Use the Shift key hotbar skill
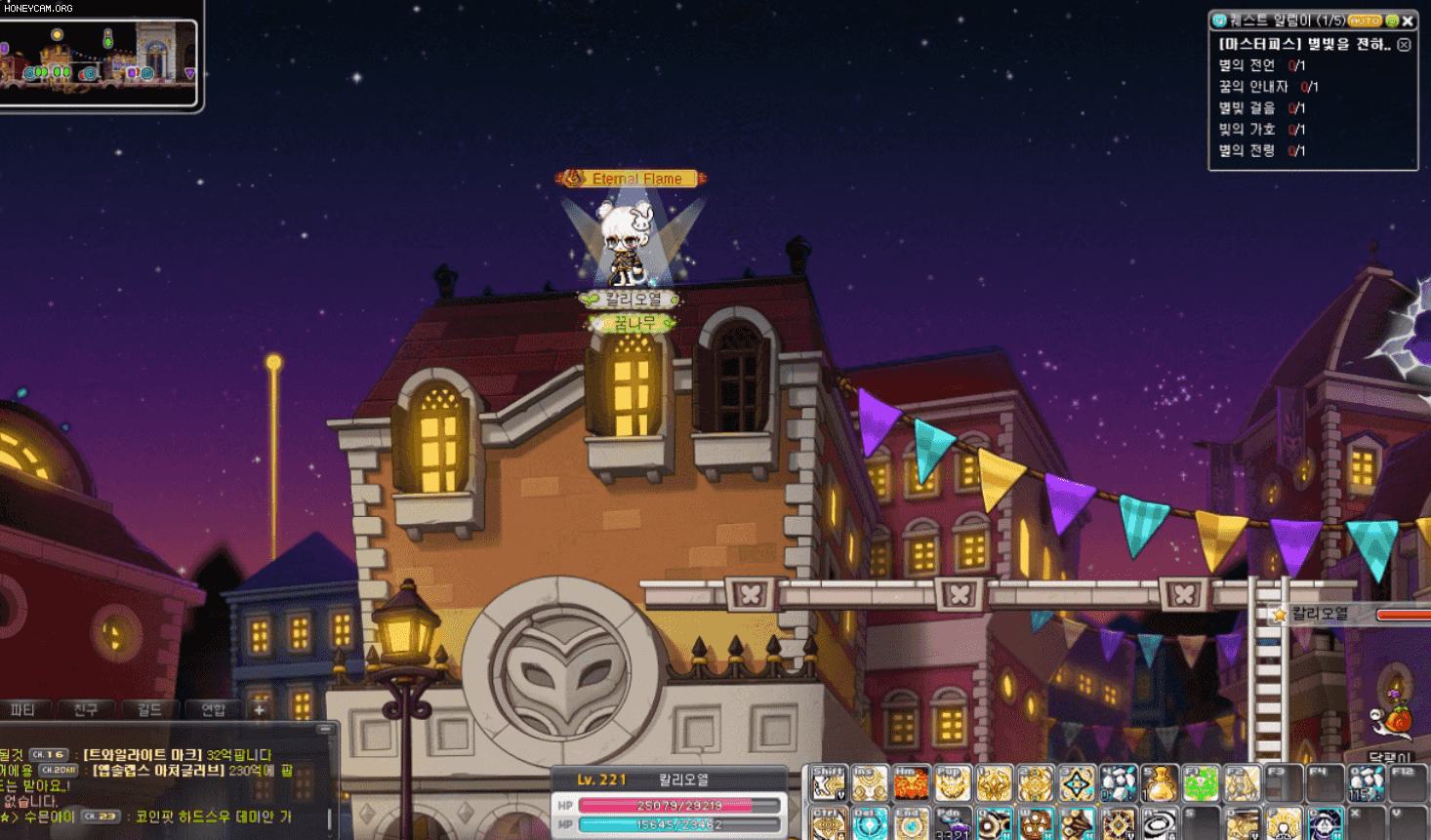This screenshot has width=1431, height=840. [x=828, y=783]
